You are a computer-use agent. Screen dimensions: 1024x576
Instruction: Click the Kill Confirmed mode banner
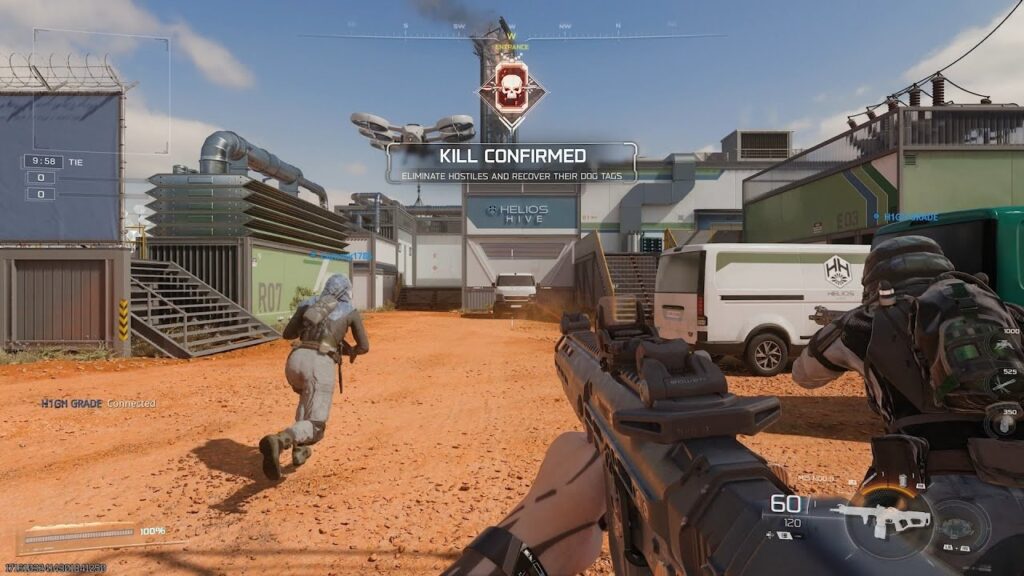click(x=512, y=163)
